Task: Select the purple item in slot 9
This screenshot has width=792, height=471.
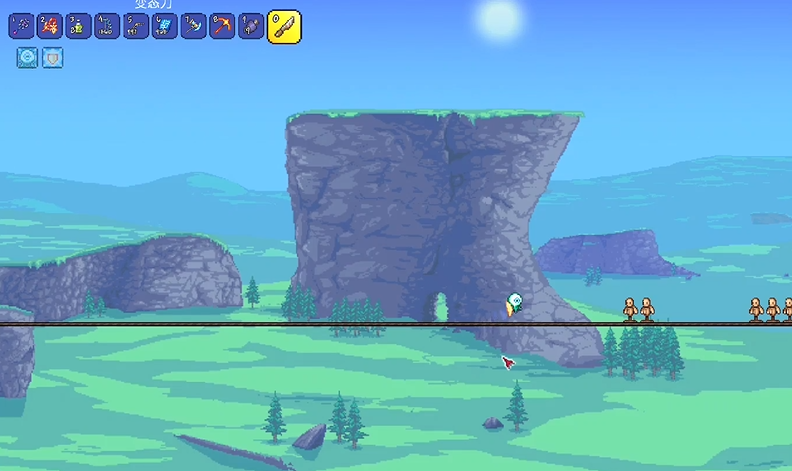Action: pos(251,26)
